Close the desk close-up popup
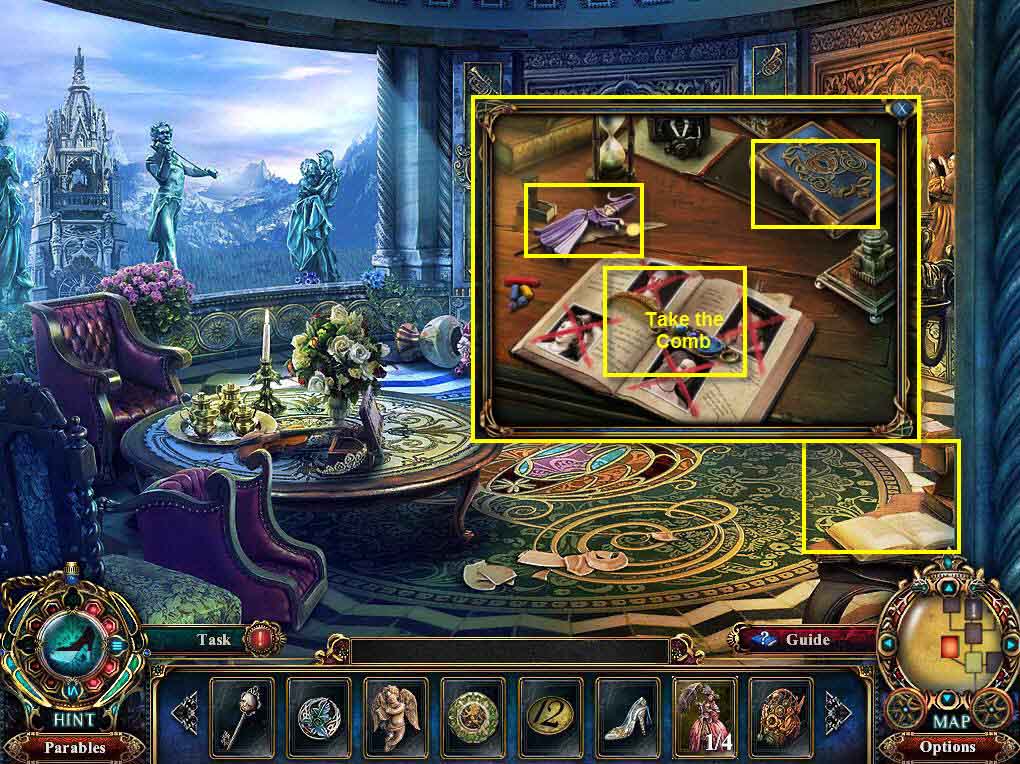 (x=902, y=108)
